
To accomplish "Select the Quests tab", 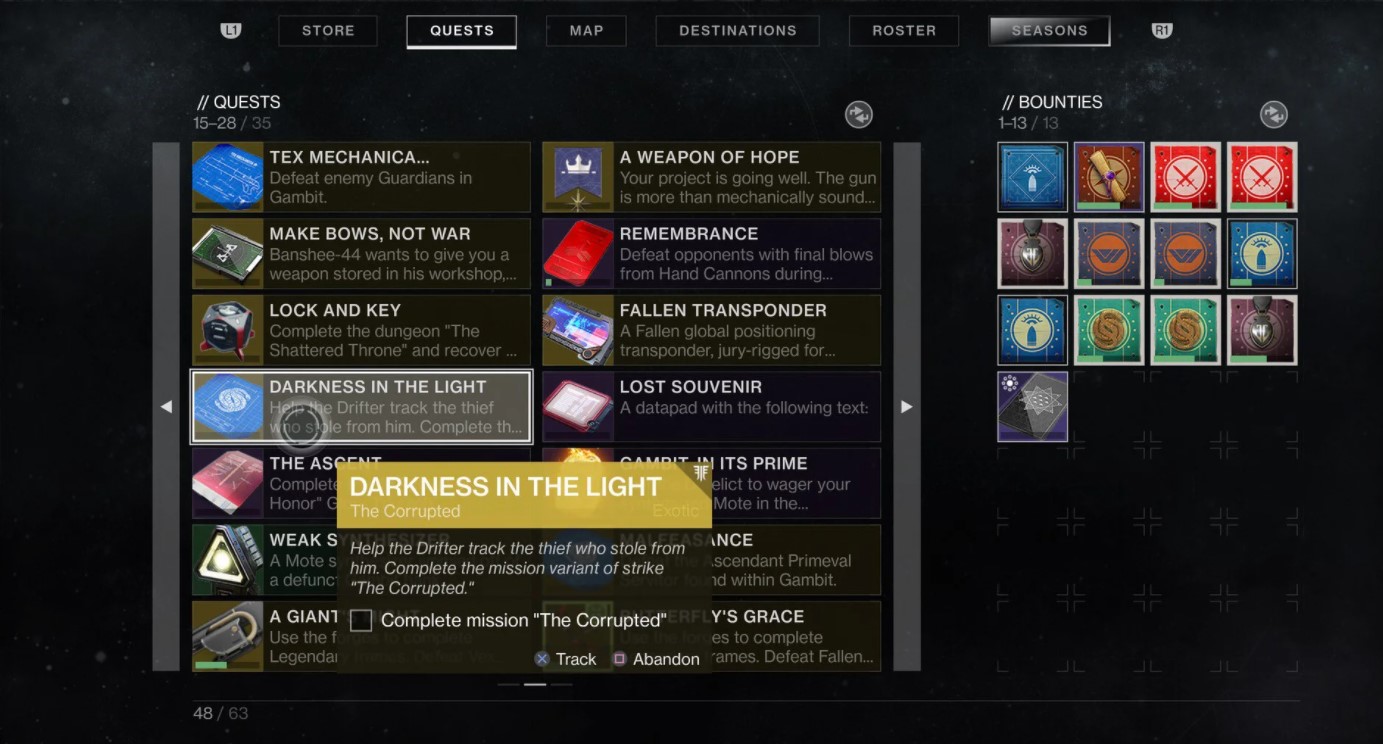I will [x=461, y=31].
